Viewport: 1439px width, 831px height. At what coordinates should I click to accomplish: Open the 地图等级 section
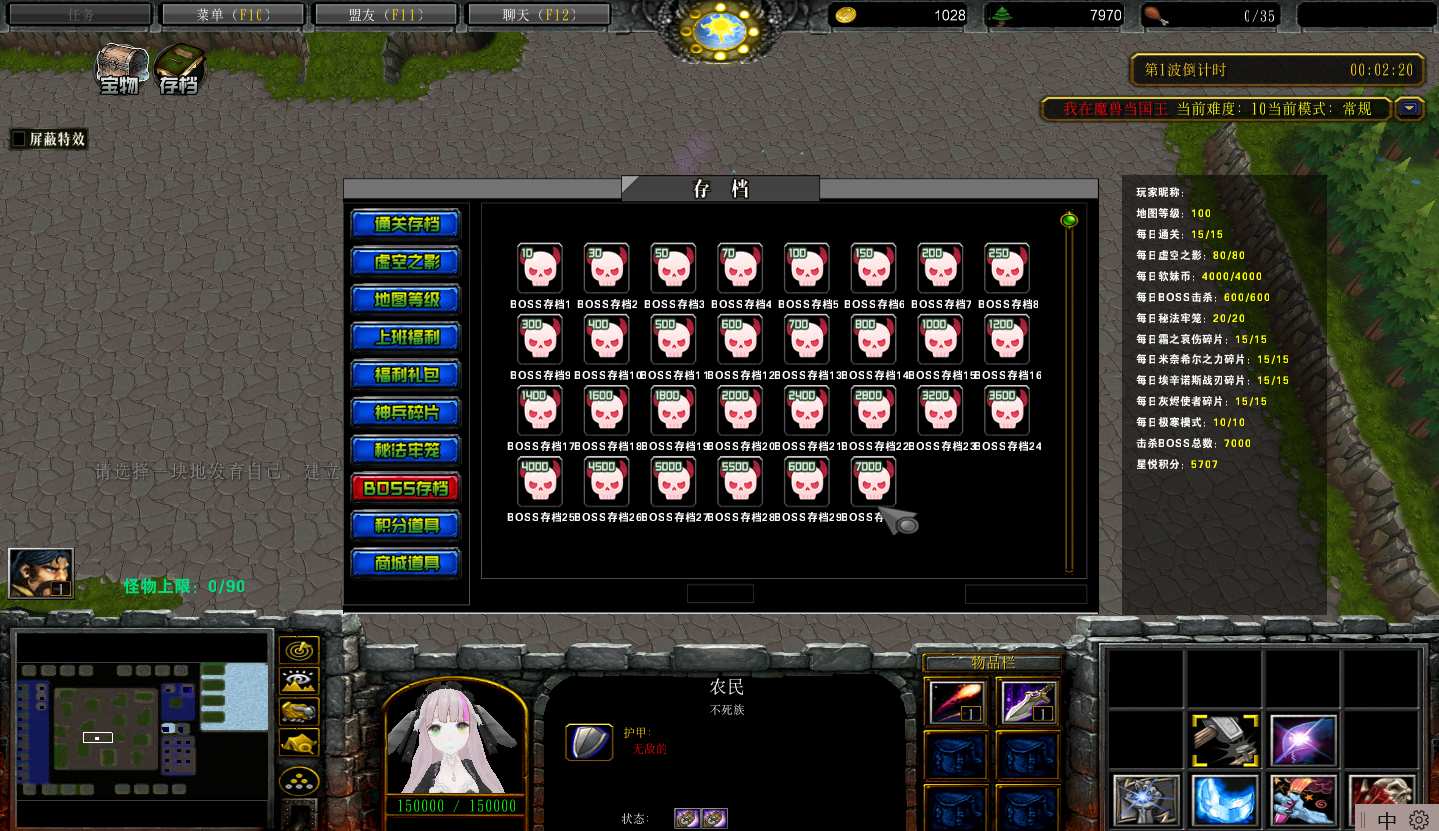405,299
